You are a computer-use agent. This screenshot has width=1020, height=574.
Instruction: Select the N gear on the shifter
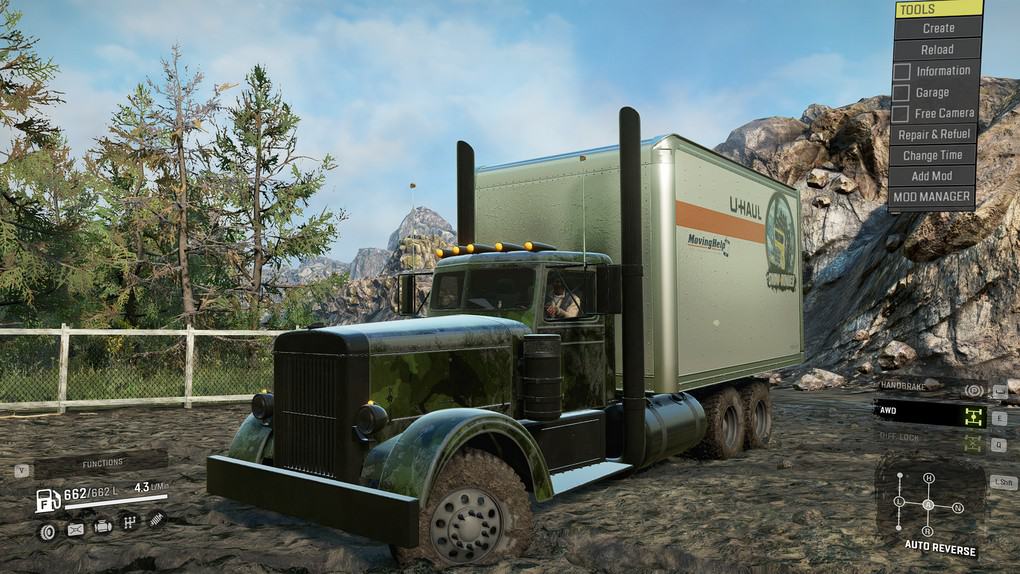958,508
